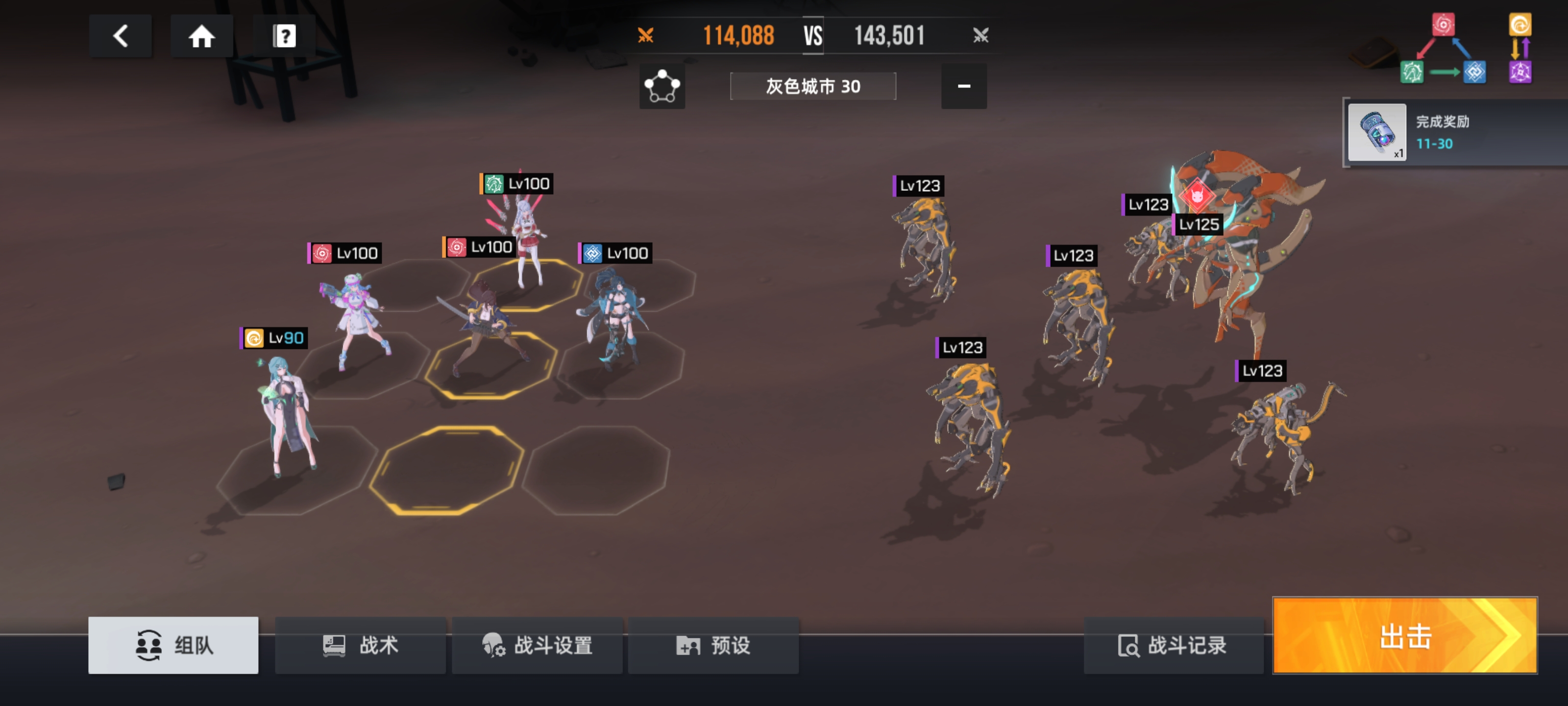This screenshot has height=706, width=1568.
Task: Open 战斗设置 battle settings
Action: [537, 645]
